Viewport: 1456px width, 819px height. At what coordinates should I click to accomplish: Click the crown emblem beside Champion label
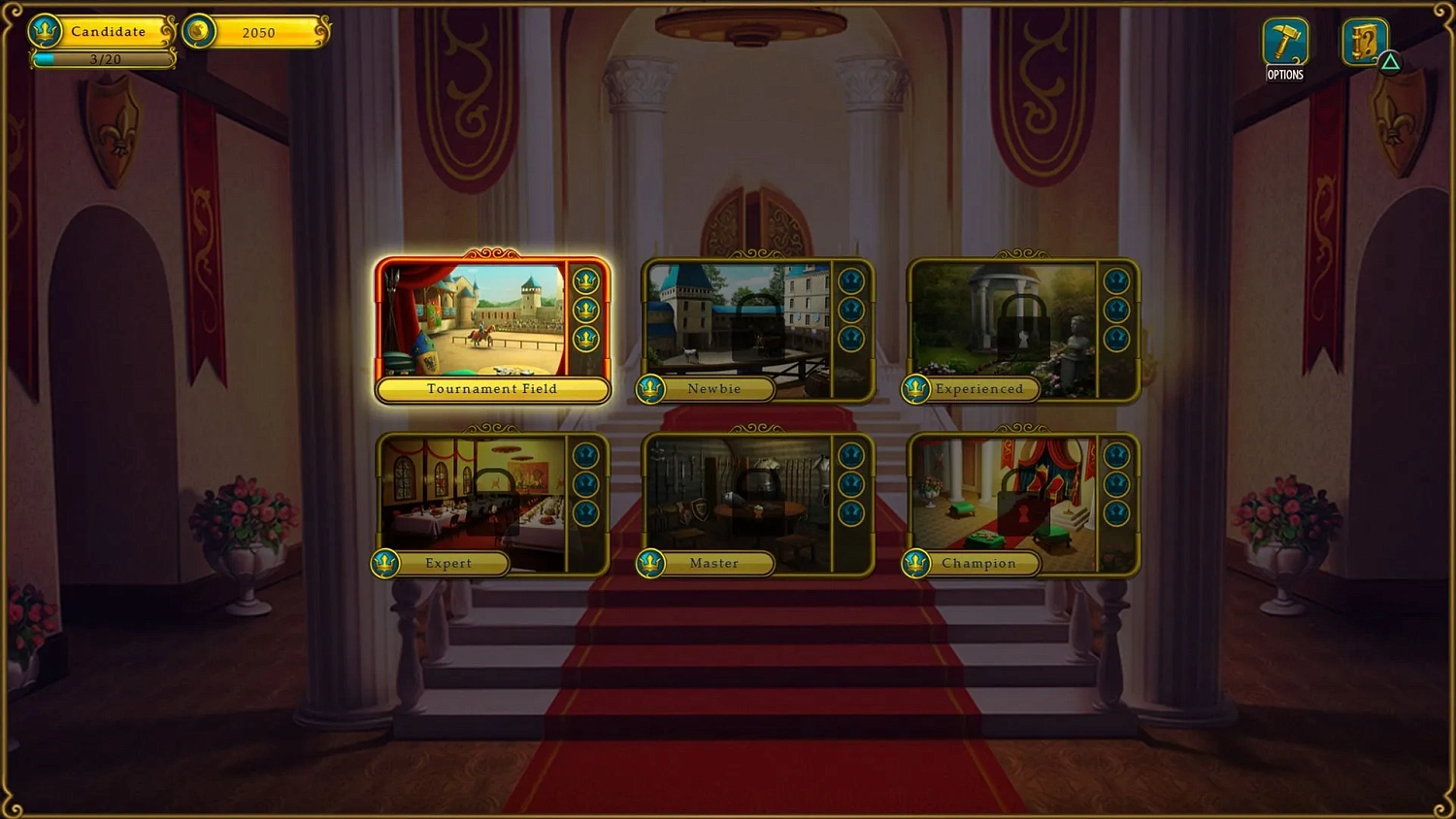916,564
